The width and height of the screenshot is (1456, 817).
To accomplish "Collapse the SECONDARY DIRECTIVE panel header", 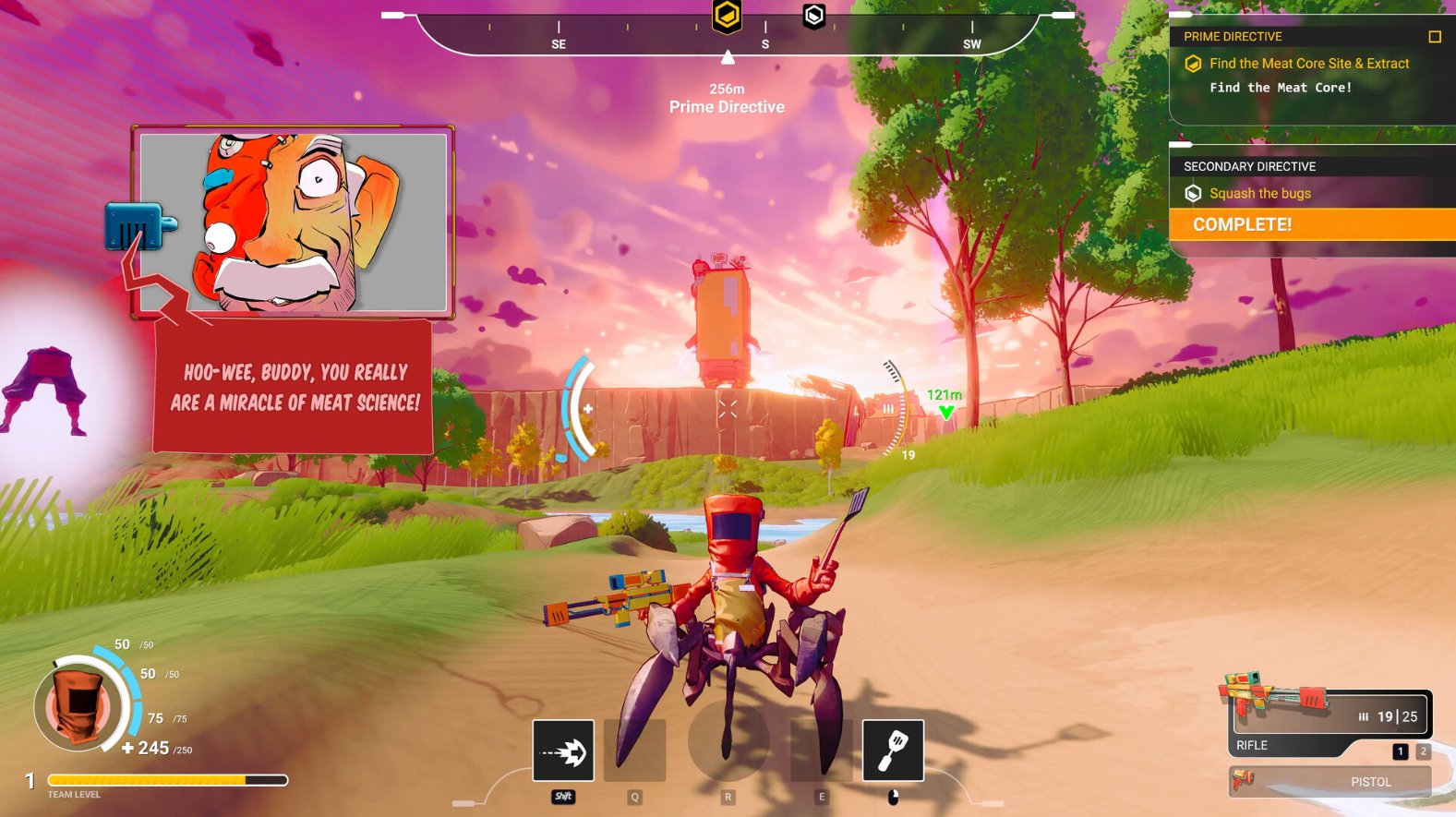I will tap(1249, 166).
